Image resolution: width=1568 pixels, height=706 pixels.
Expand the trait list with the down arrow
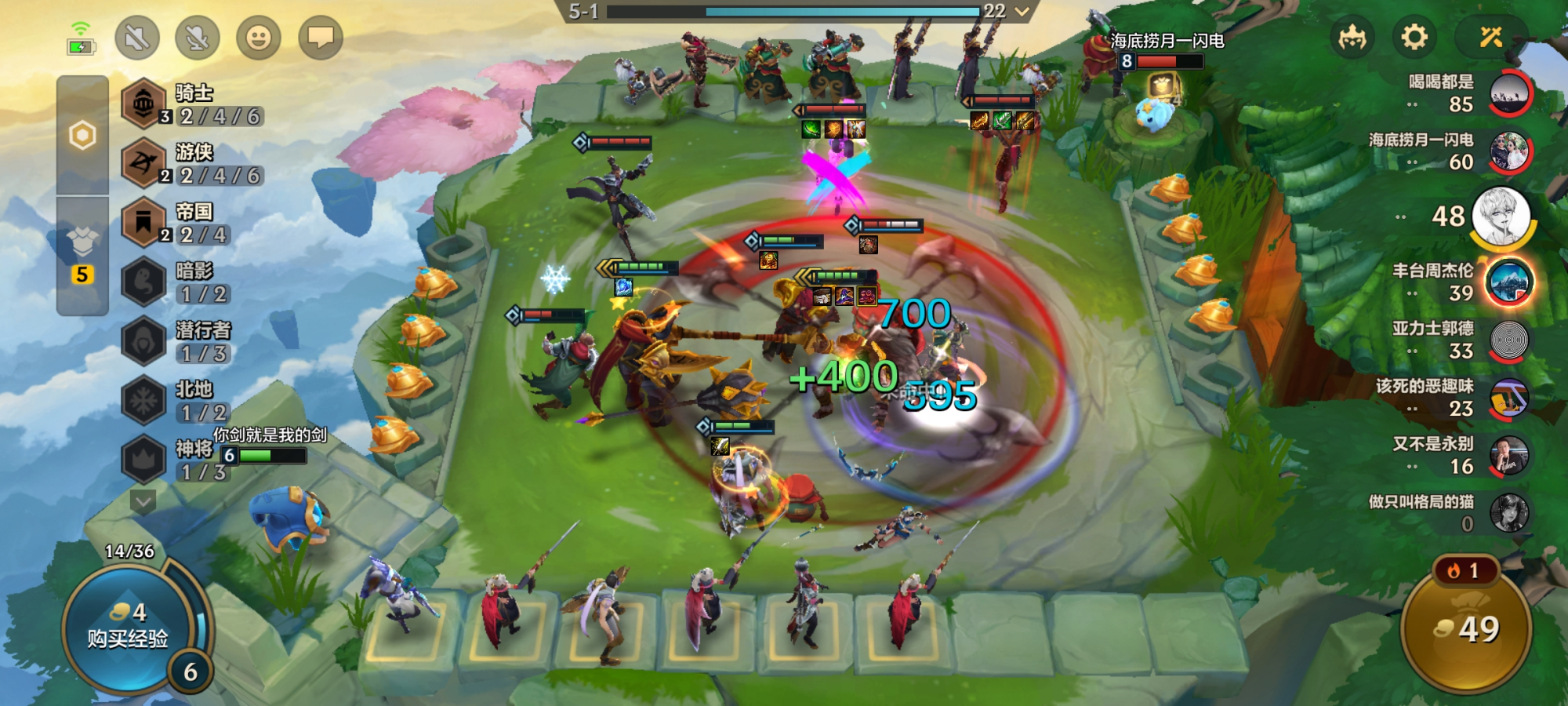click(143, 500)
